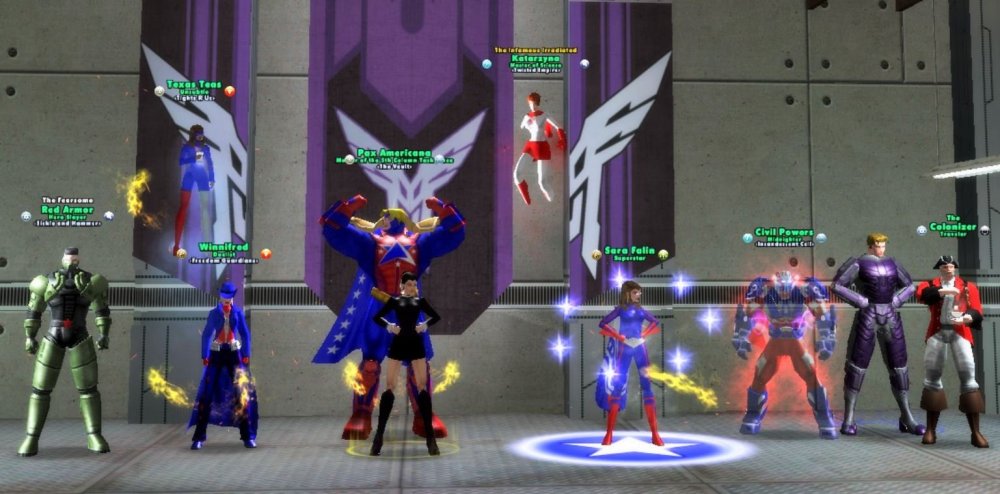Select the Texas Teas player nameplate
1000x494 pixels.
(194, 85)
